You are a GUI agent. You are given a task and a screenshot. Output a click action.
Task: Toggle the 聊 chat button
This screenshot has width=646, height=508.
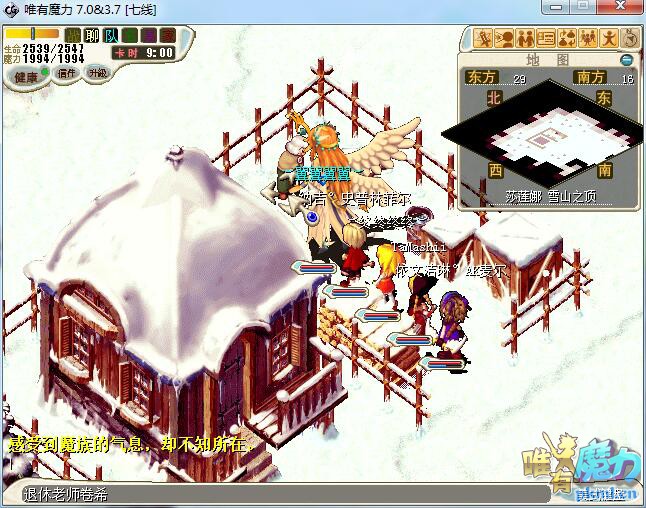(x=91, y=35)
